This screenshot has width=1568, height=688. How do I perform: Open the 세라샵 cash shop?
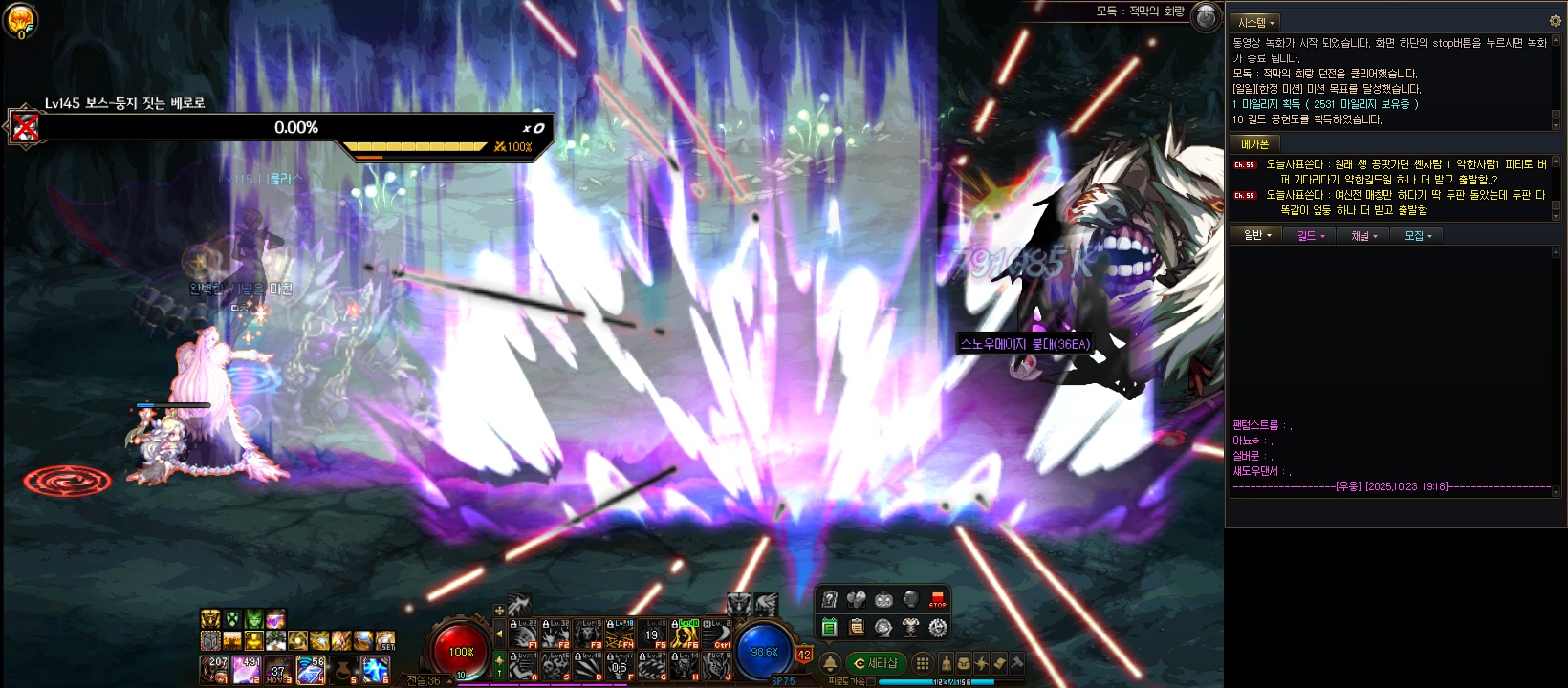click(876, 663)
